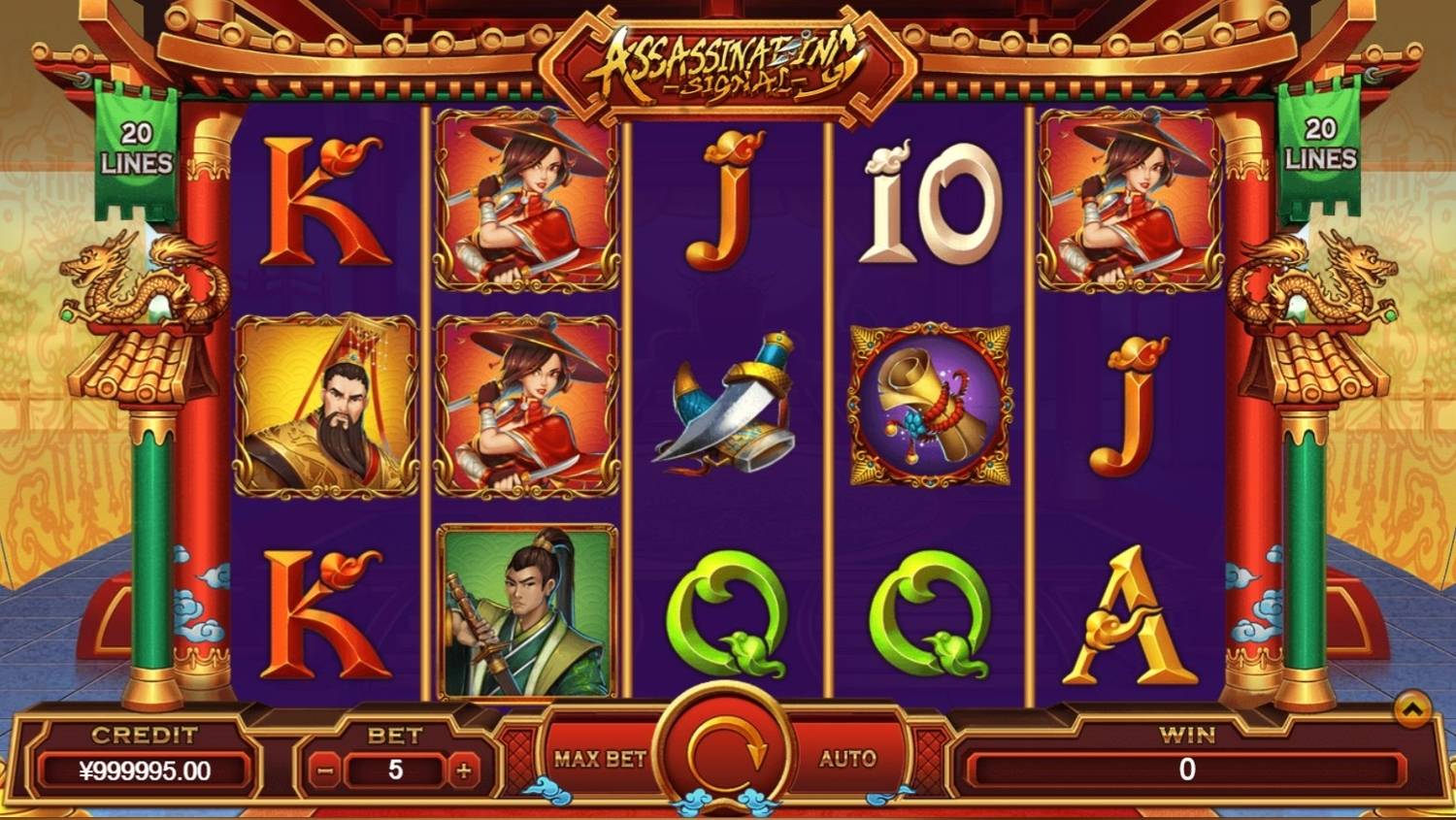Select the MAX BET button
Viewport: 1456px width, 820px height.
600,759
